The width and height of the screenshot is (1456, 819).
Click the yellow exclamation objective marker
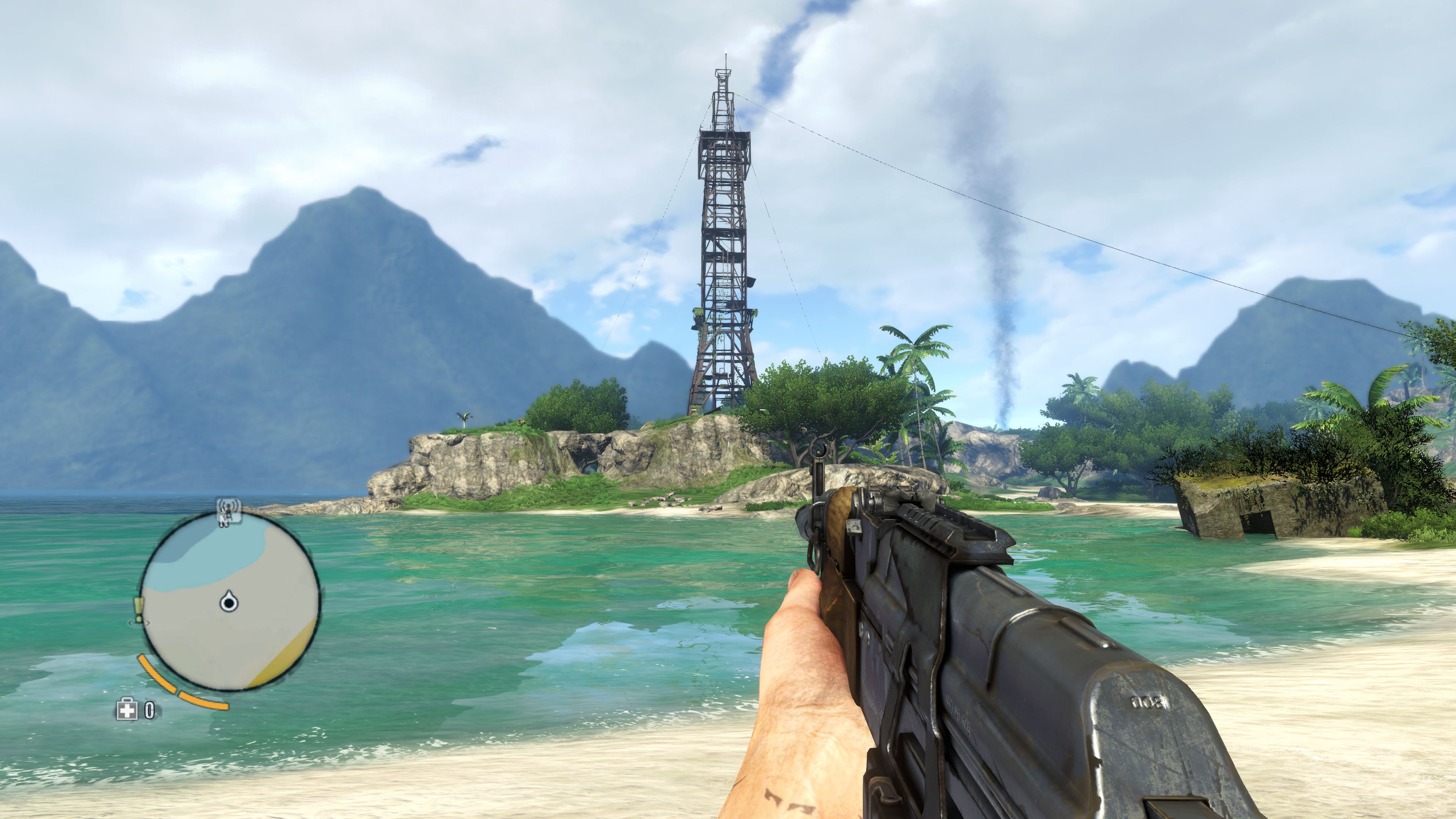tap(138, 610)
